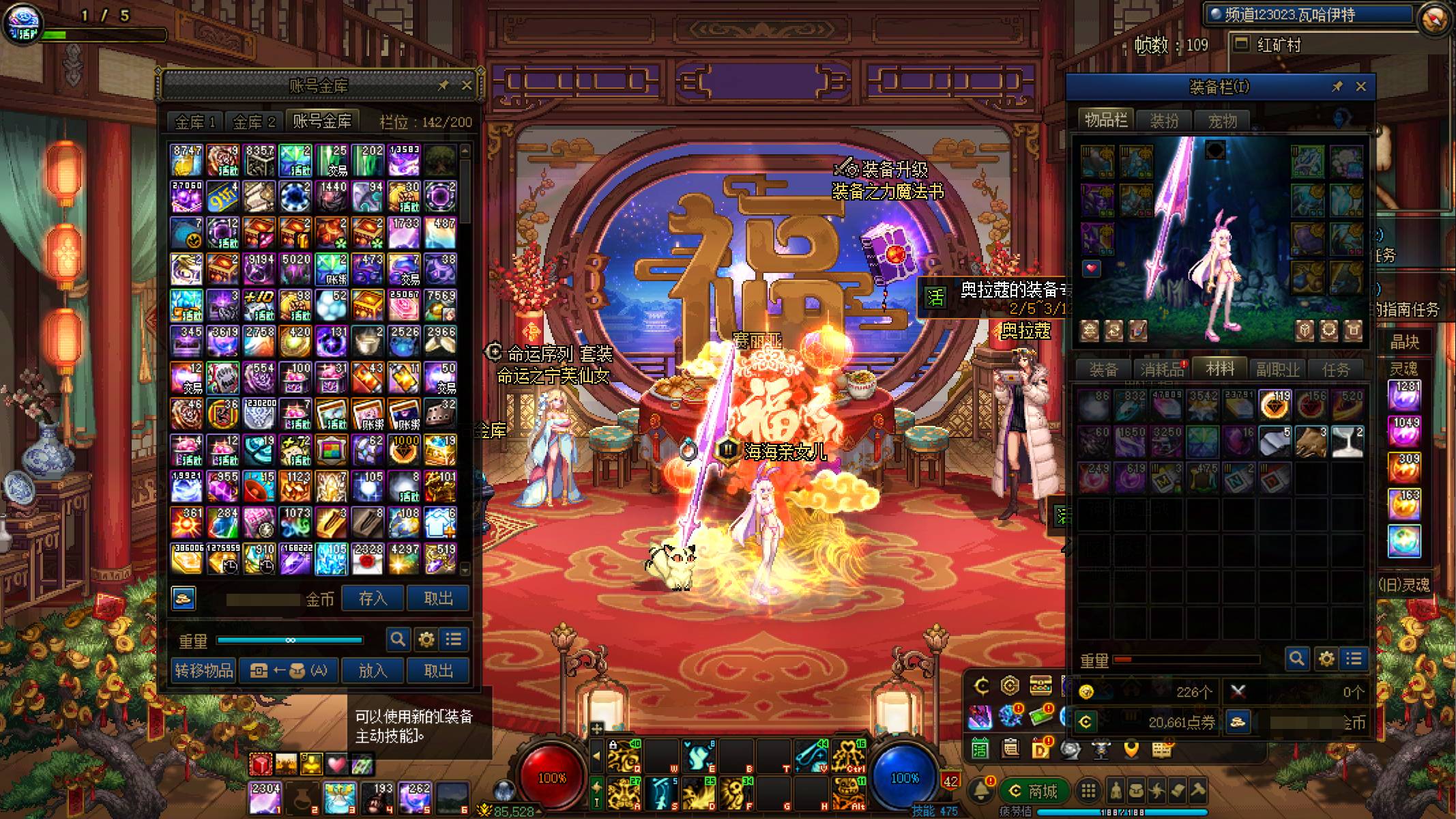Click the 存入 gold deposit button
This screenshot has width=1456, height=819.
tap(373, 599)
